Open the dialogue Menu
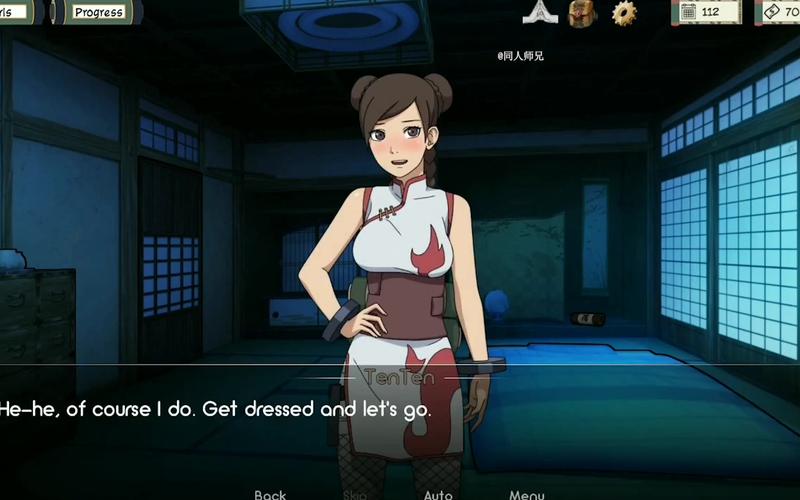Viewport: 800px width, 500px height. coord(526,494)
